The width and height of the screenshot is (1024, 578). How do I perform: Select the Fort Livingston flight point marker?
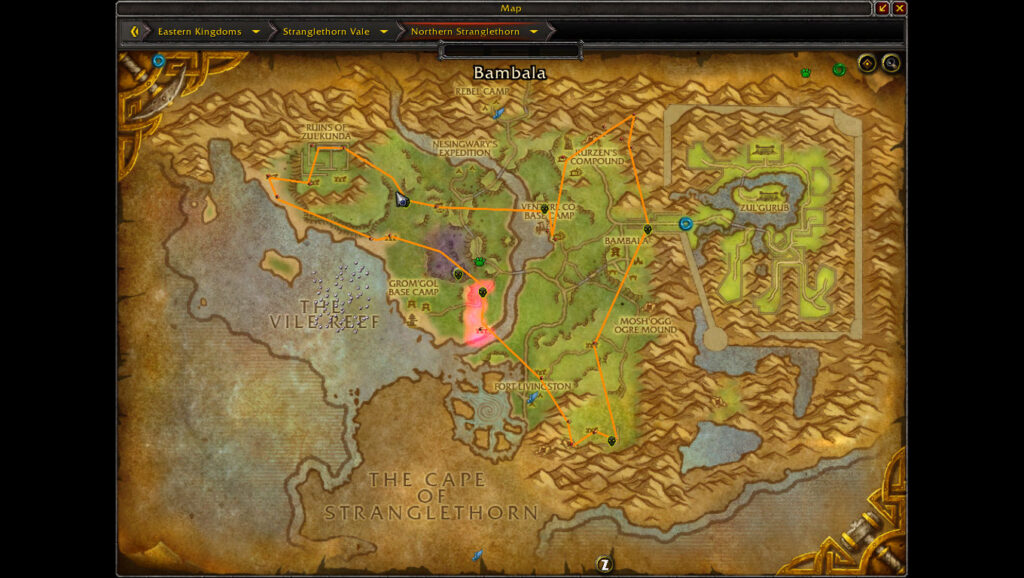[533, 398]
